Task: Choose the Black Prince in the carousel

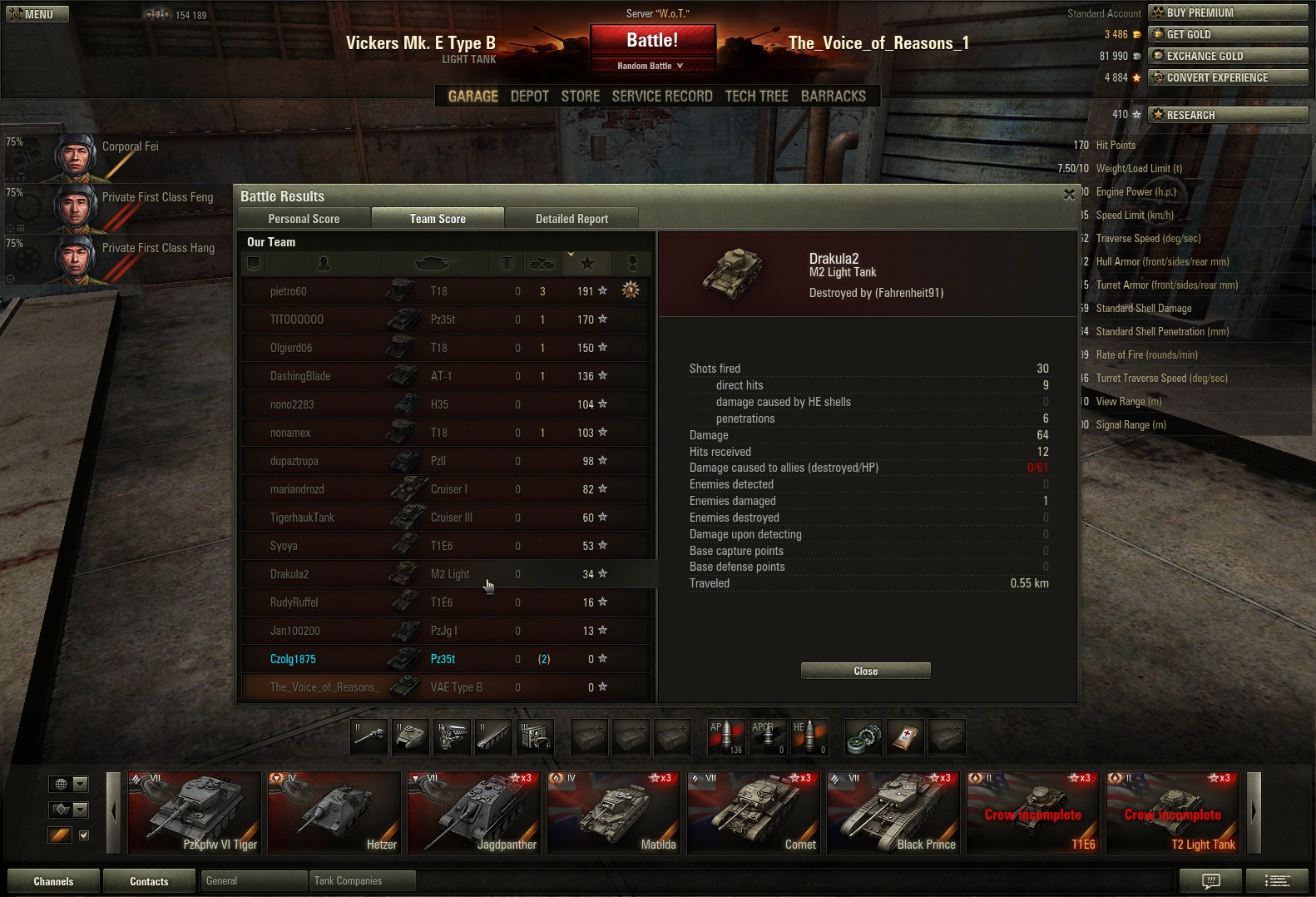Action: pyautogui.click(x=893, y=813)
